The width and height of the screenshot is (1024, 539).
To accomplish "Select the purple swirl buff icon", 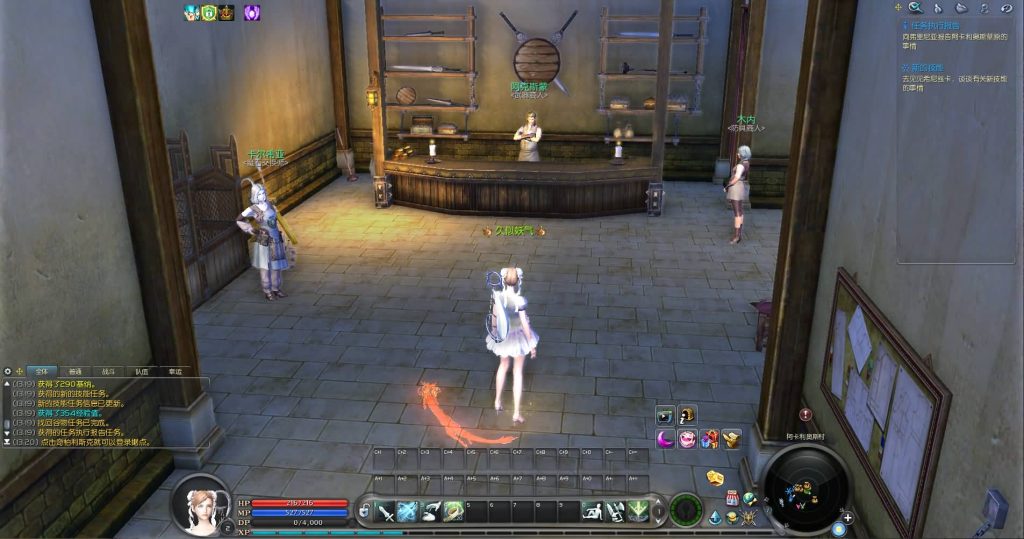I will pyautogui.click(x=252, y=13).
